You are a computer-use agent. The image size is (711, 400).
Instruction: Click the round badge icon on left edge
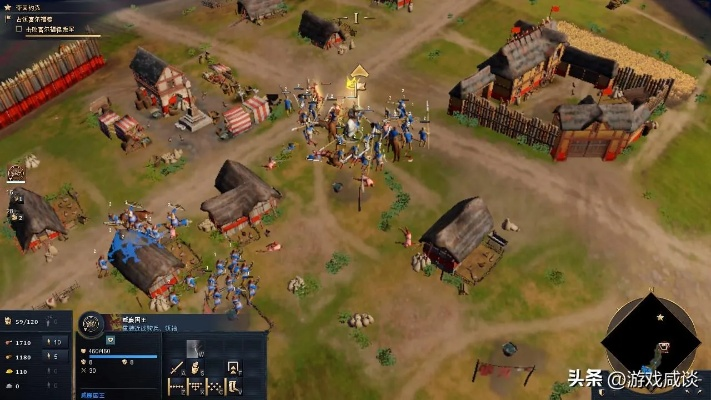[x=16, y=173]
